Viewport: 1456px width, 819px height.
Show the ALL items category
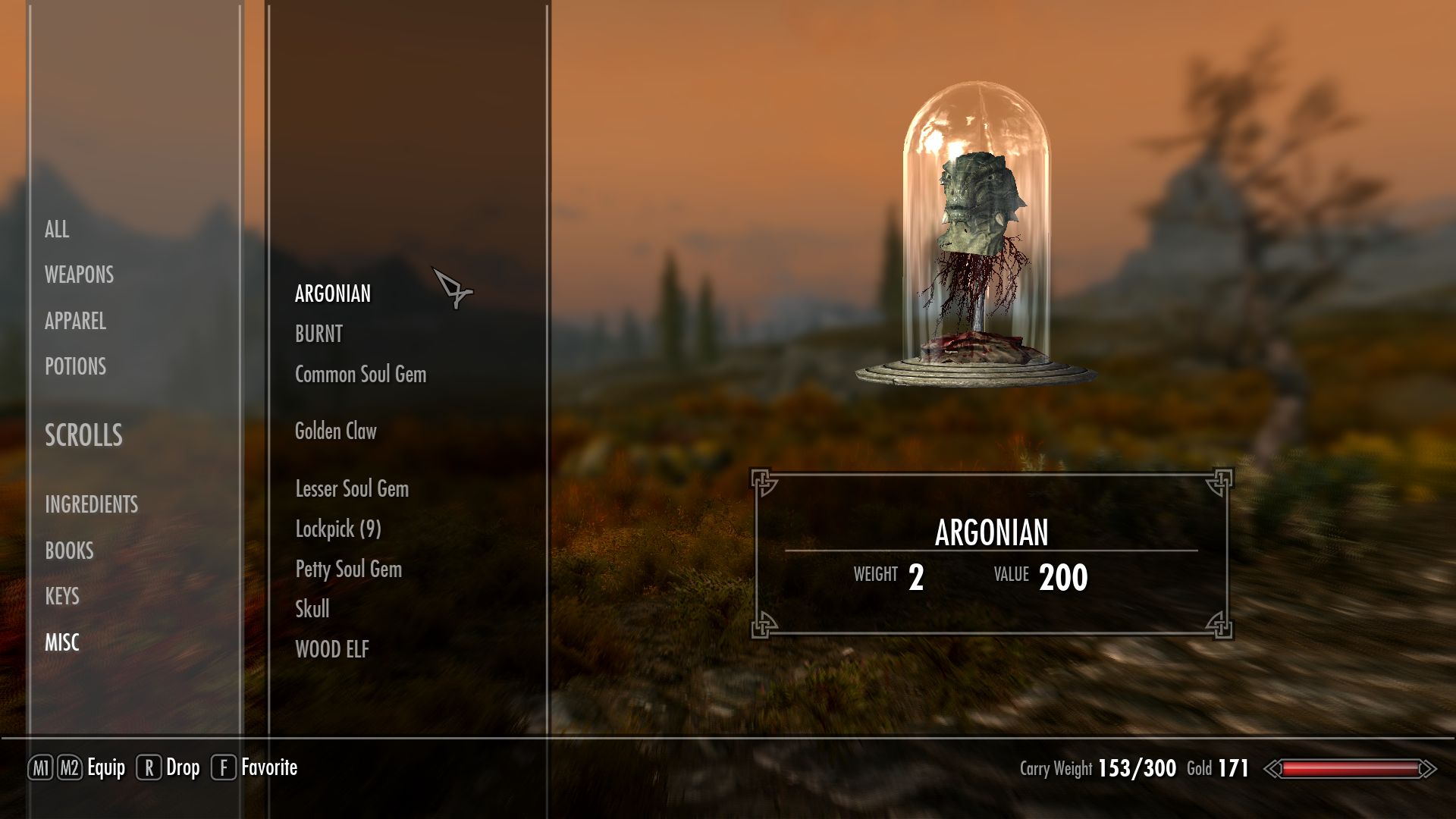[x=57, y=229]
